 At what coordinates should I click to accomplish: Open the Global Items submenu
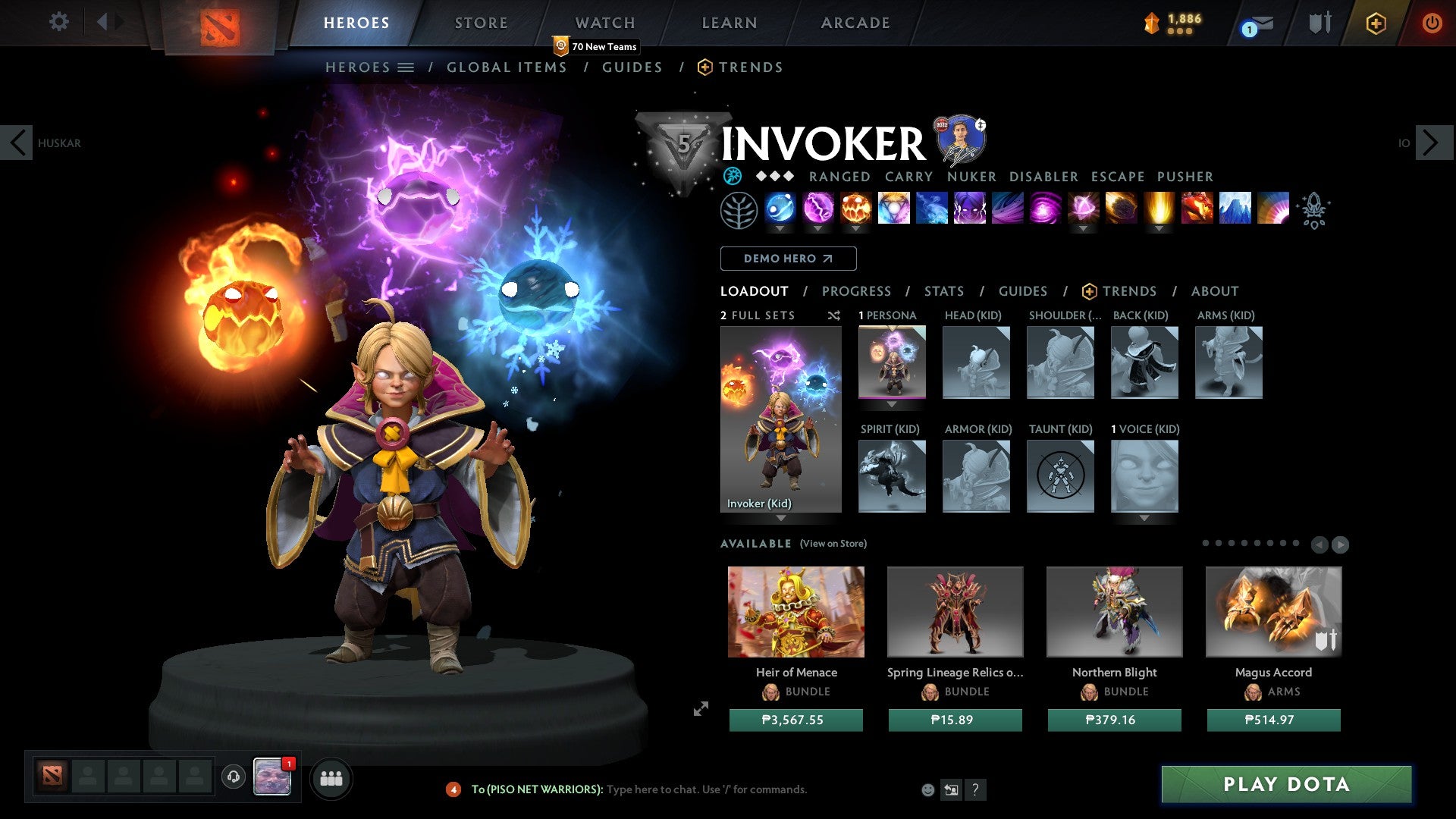pos(507,67)
